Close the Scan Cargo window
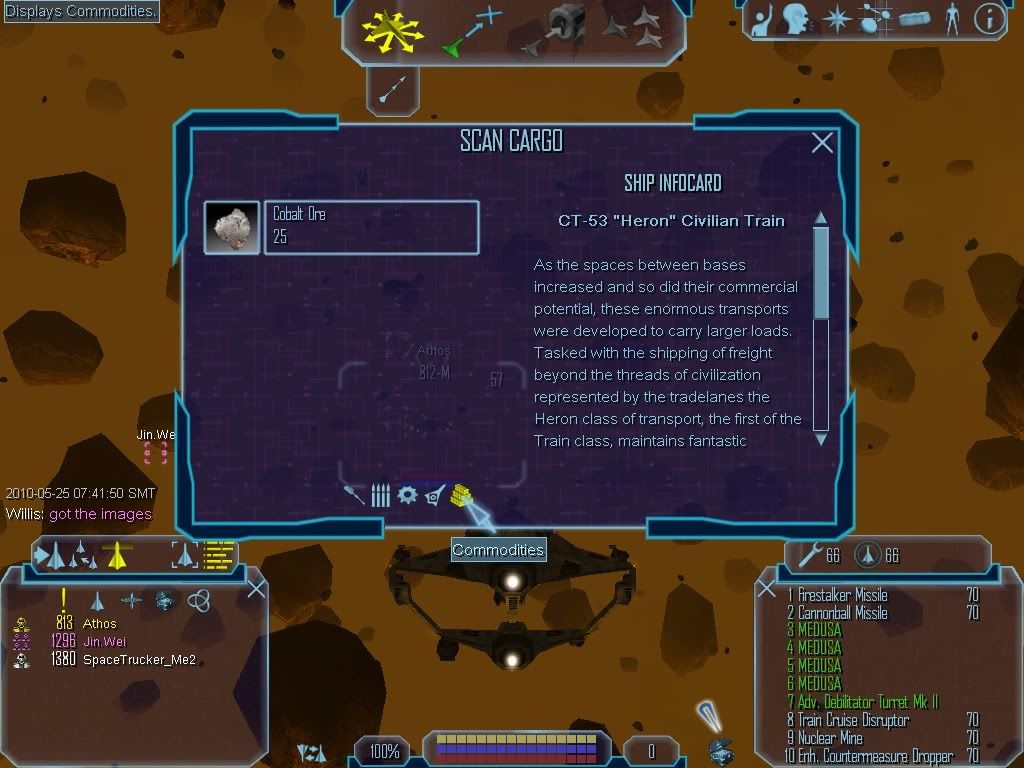Screen dimensions: 1024x768 822,143
